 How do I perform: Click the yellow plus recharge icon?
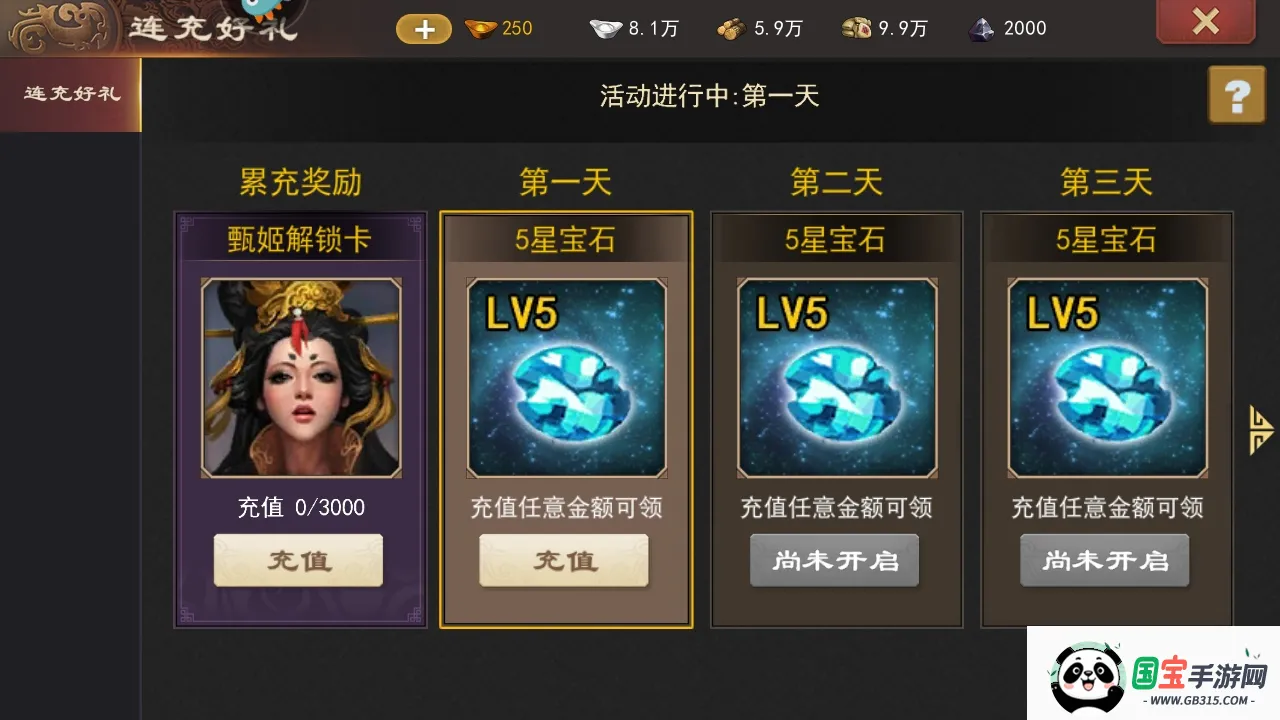[x=422, y=28]
